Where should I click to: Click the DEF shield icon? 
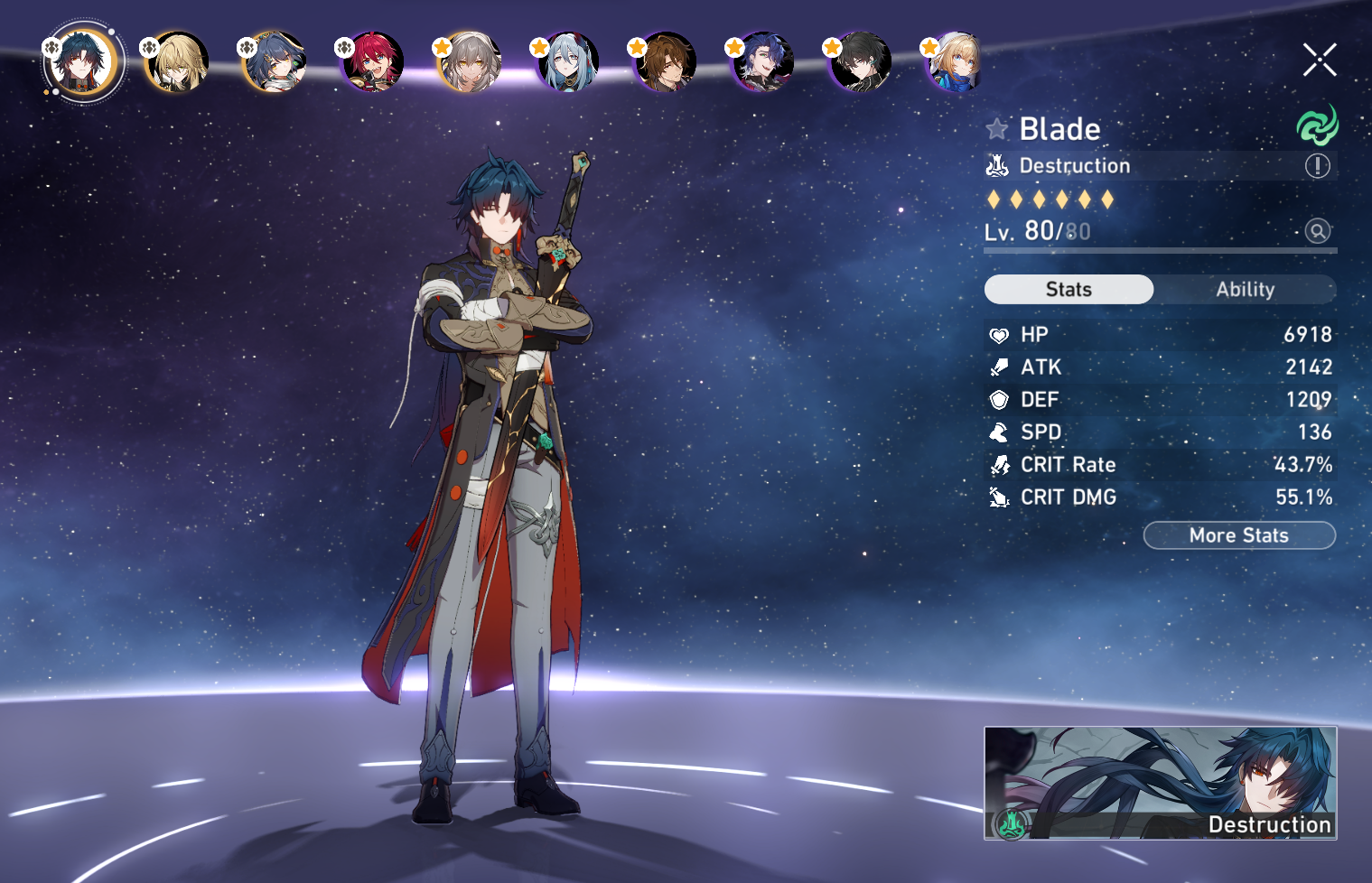coord(999,399)
